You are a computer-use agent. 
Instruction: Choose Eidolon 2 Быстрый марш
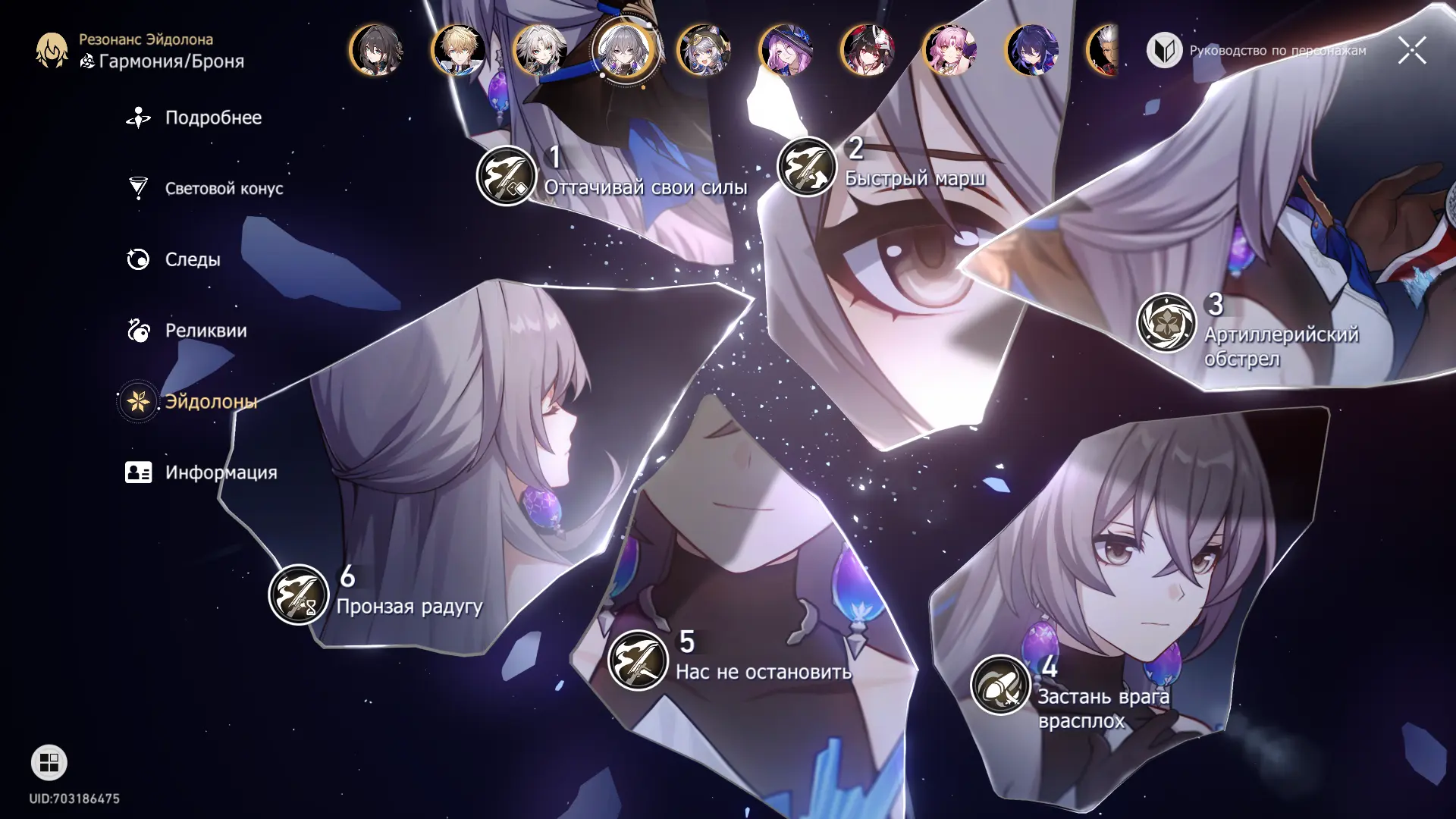(807, 167)
